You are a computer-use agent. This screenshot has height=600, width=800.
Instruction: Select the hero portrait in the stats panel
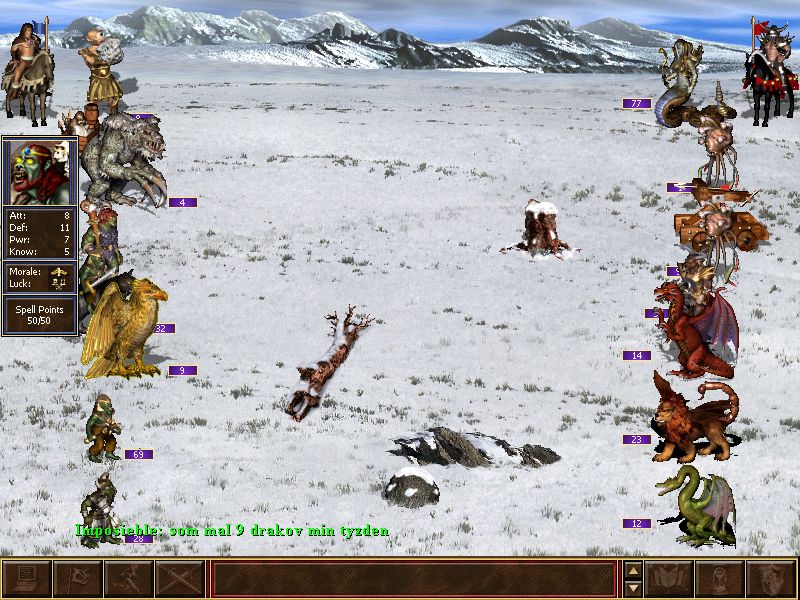(39, 171)
